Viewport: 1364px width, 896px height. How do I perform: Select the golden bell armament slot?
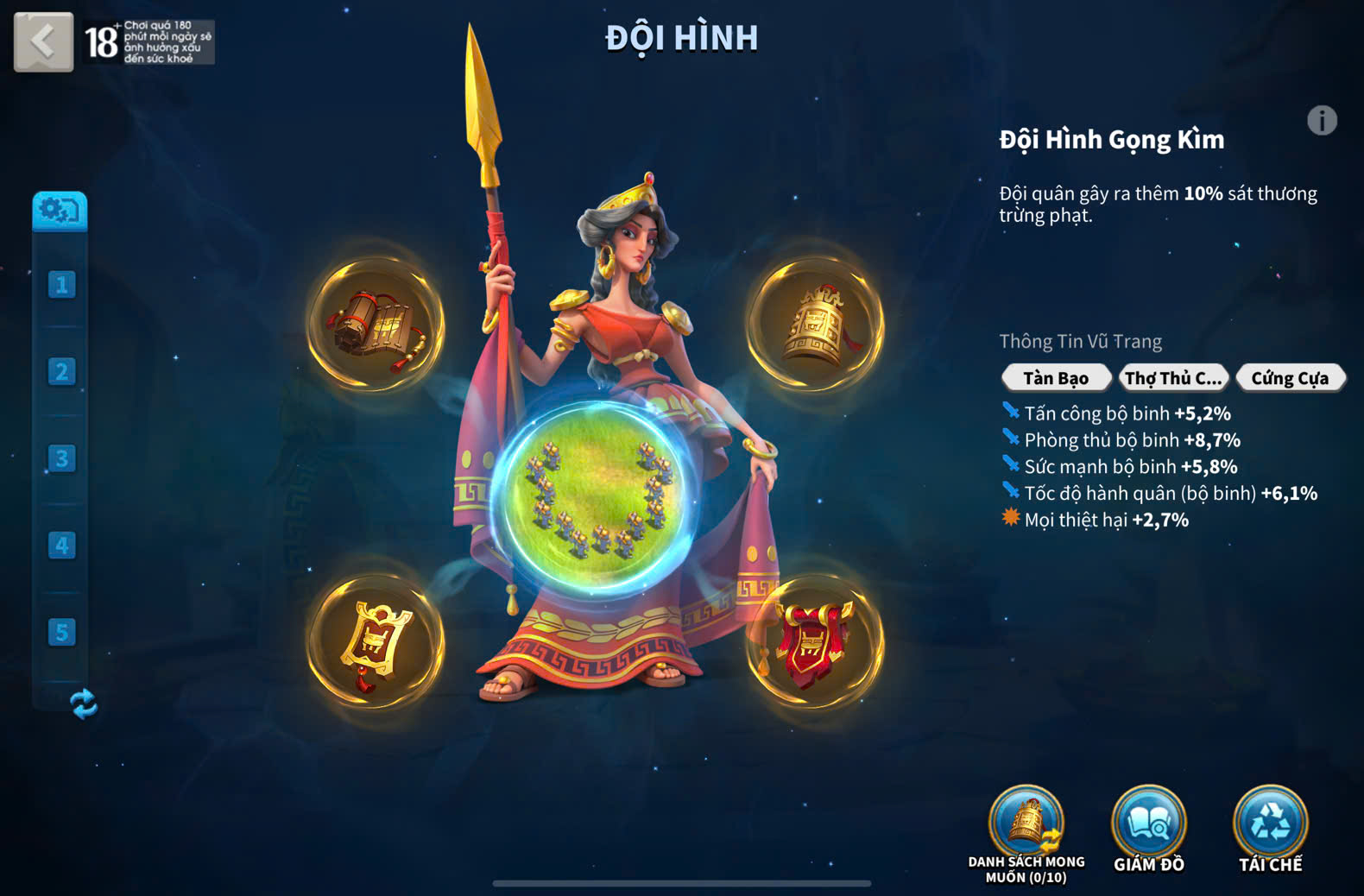[815, 325]
